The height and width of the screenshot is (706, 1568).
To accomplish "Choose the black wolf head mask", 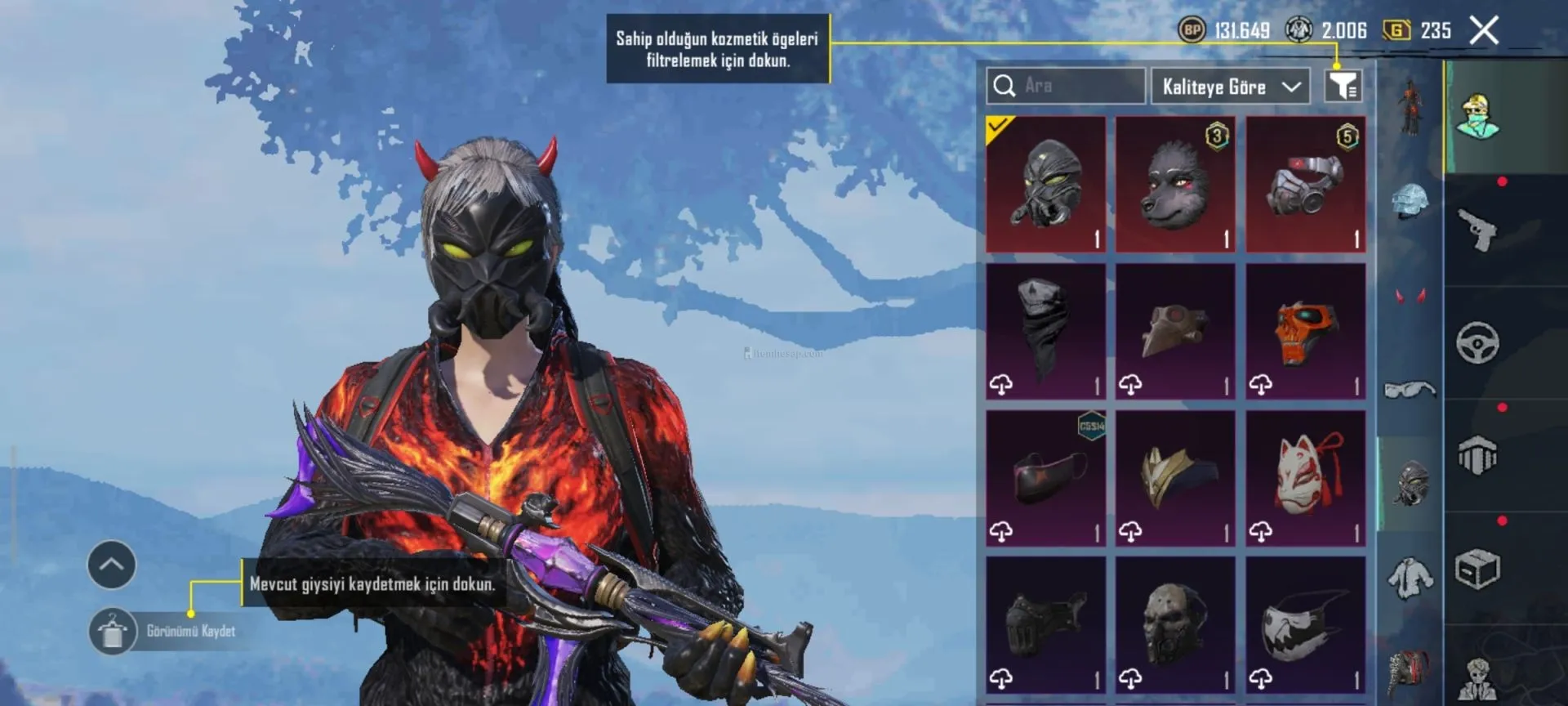I will click(1175, 185).
